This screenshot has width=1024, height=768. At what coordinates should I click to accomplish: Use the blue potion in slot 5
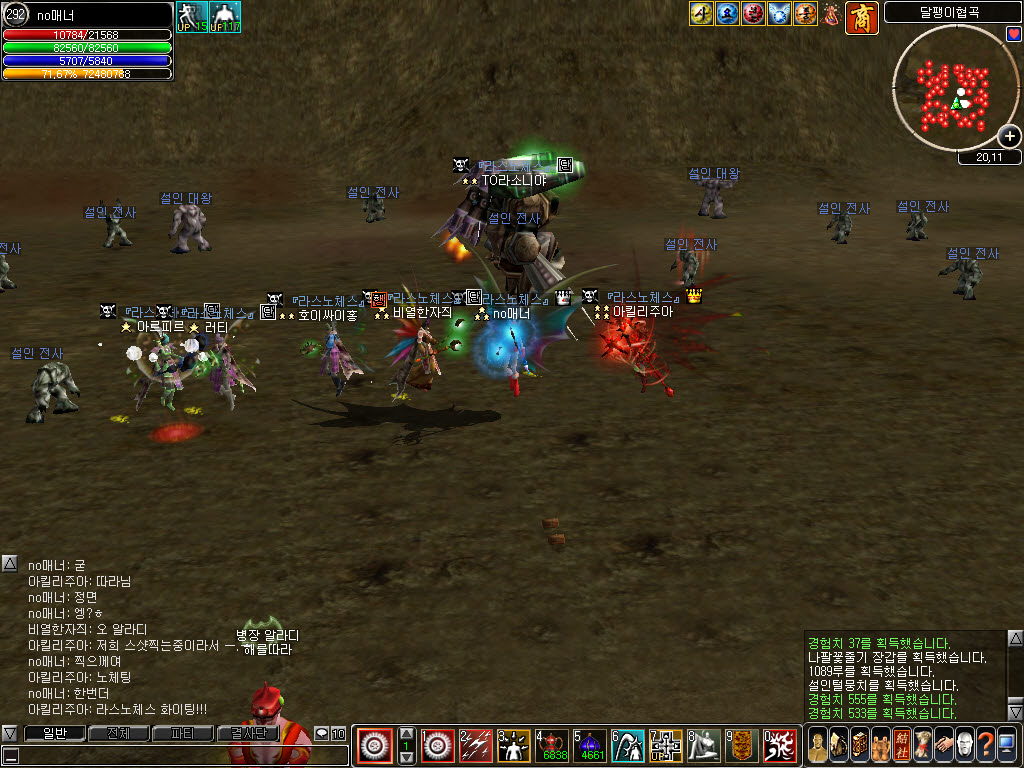[591, 746]
